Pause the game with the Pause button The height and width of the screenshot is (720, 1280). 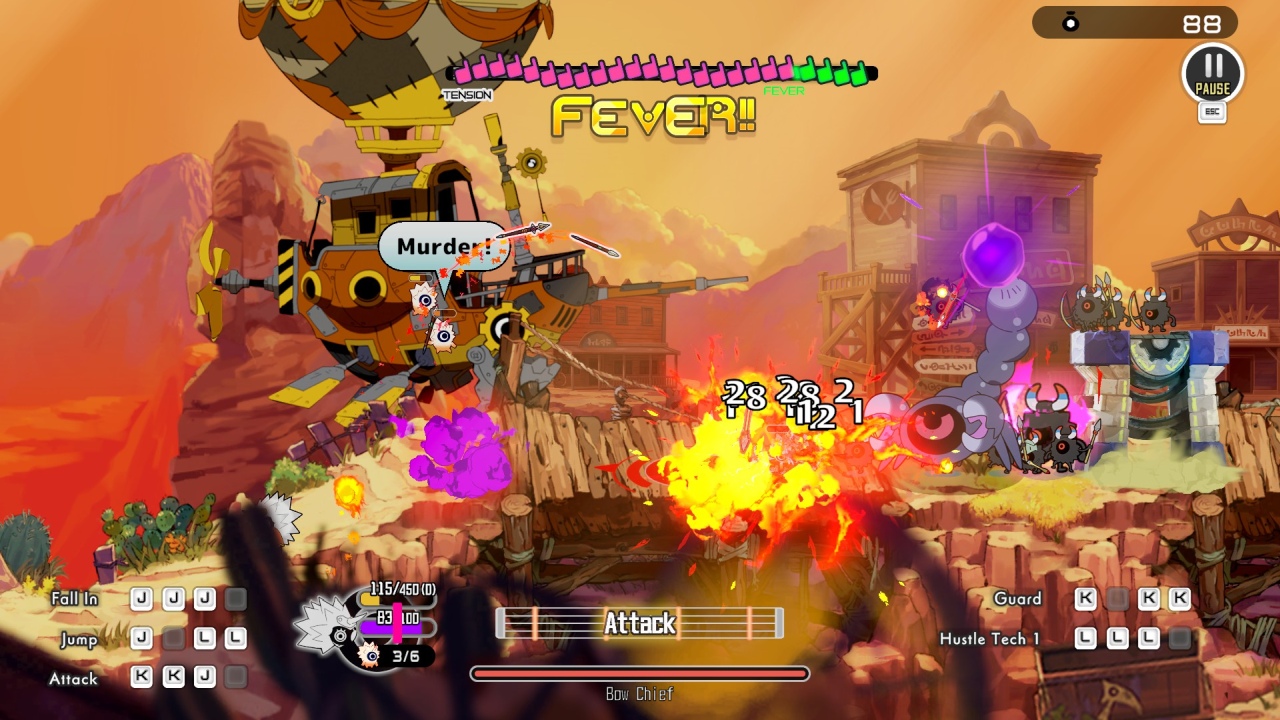click(1212, 73)
